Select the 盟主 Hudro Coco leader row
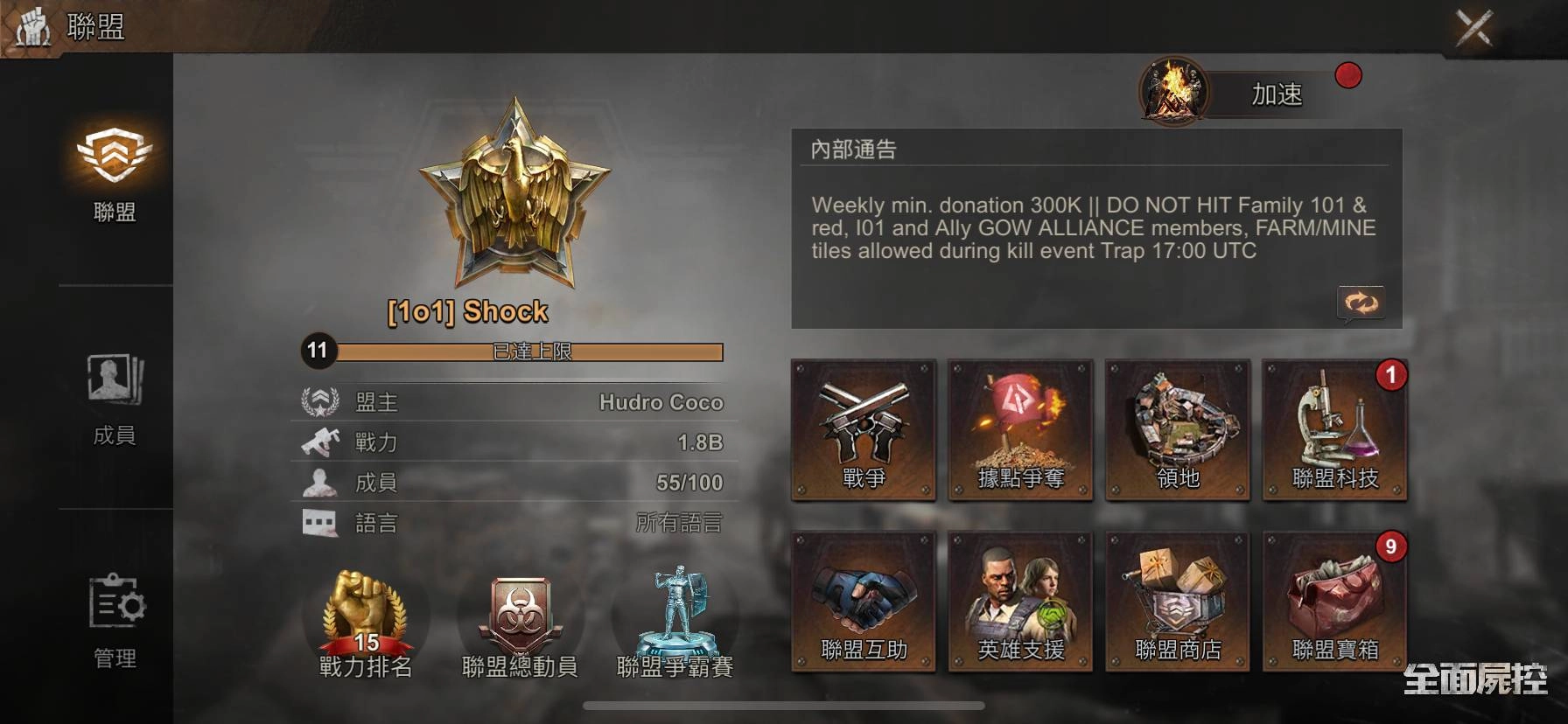Screen dimensions: 1568x724 click(514, 402)
